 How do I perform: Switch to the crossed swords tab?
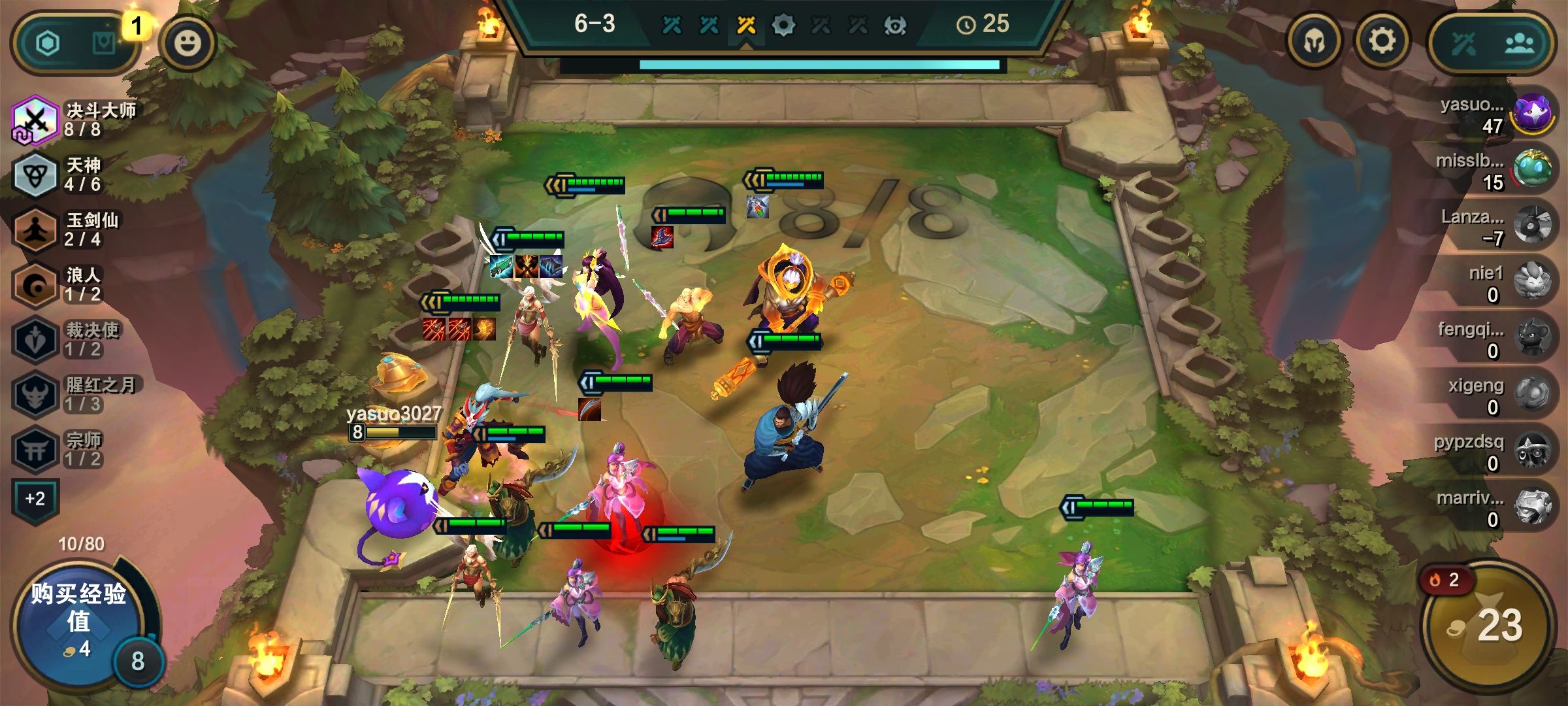[x=1463, y=44]
